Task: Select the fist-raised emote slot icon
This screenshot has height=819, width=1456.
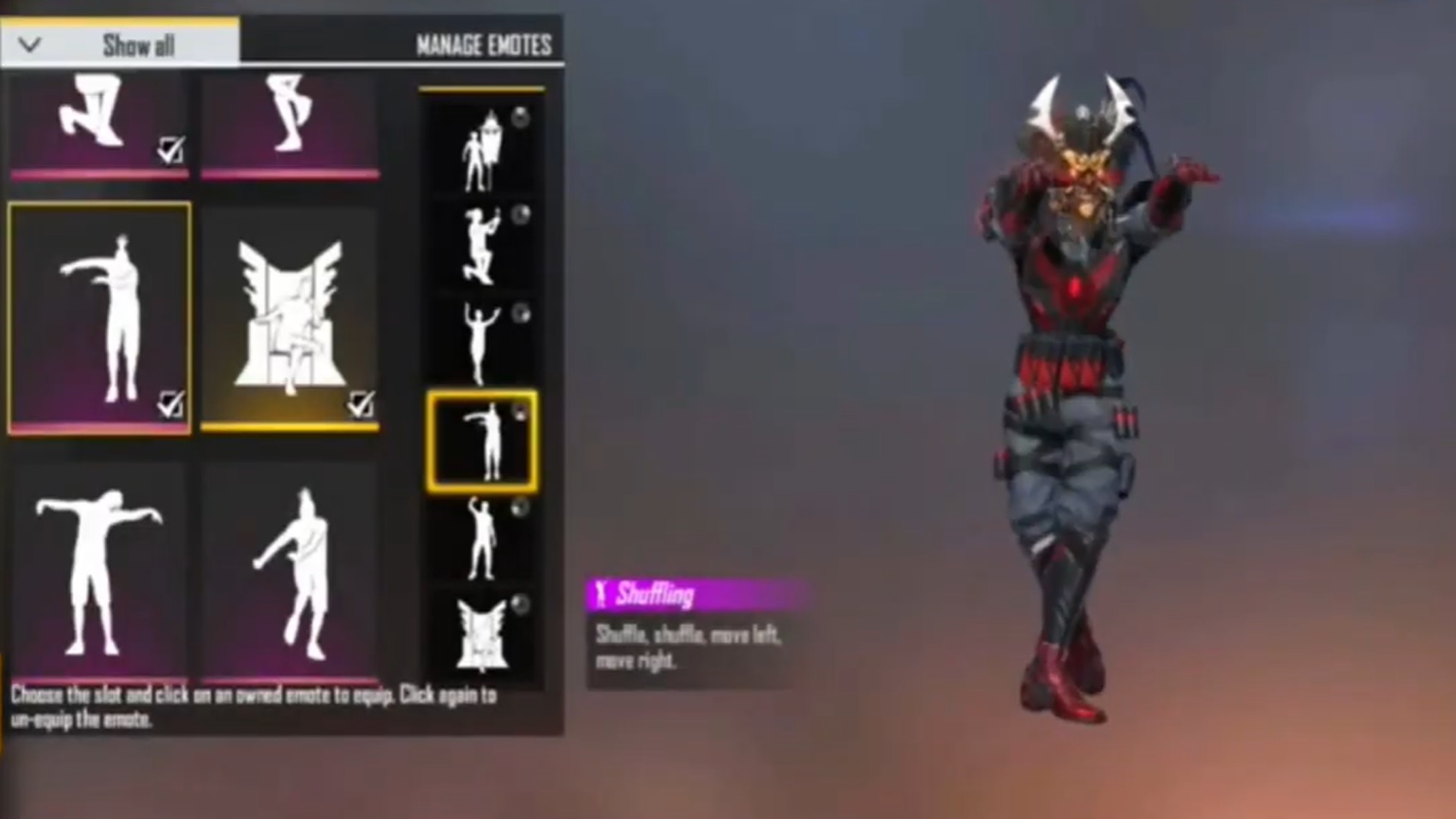Action: point(482,535)
